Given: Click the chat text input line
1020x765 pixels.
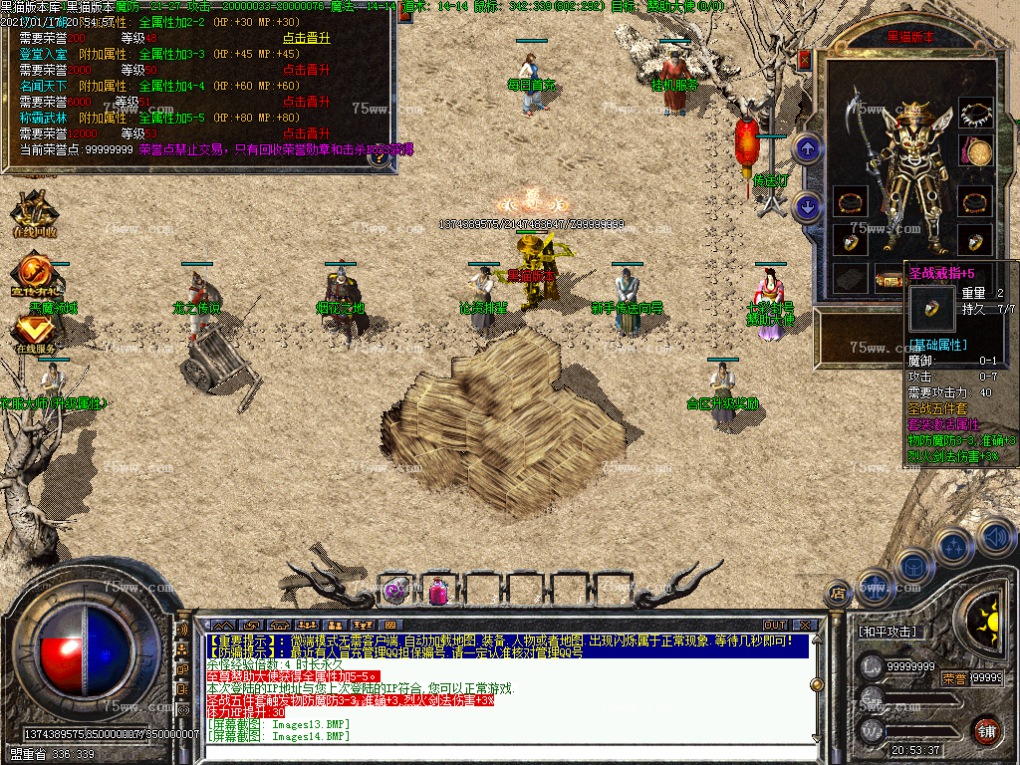Looking at the screenshot, I should 500,748.
